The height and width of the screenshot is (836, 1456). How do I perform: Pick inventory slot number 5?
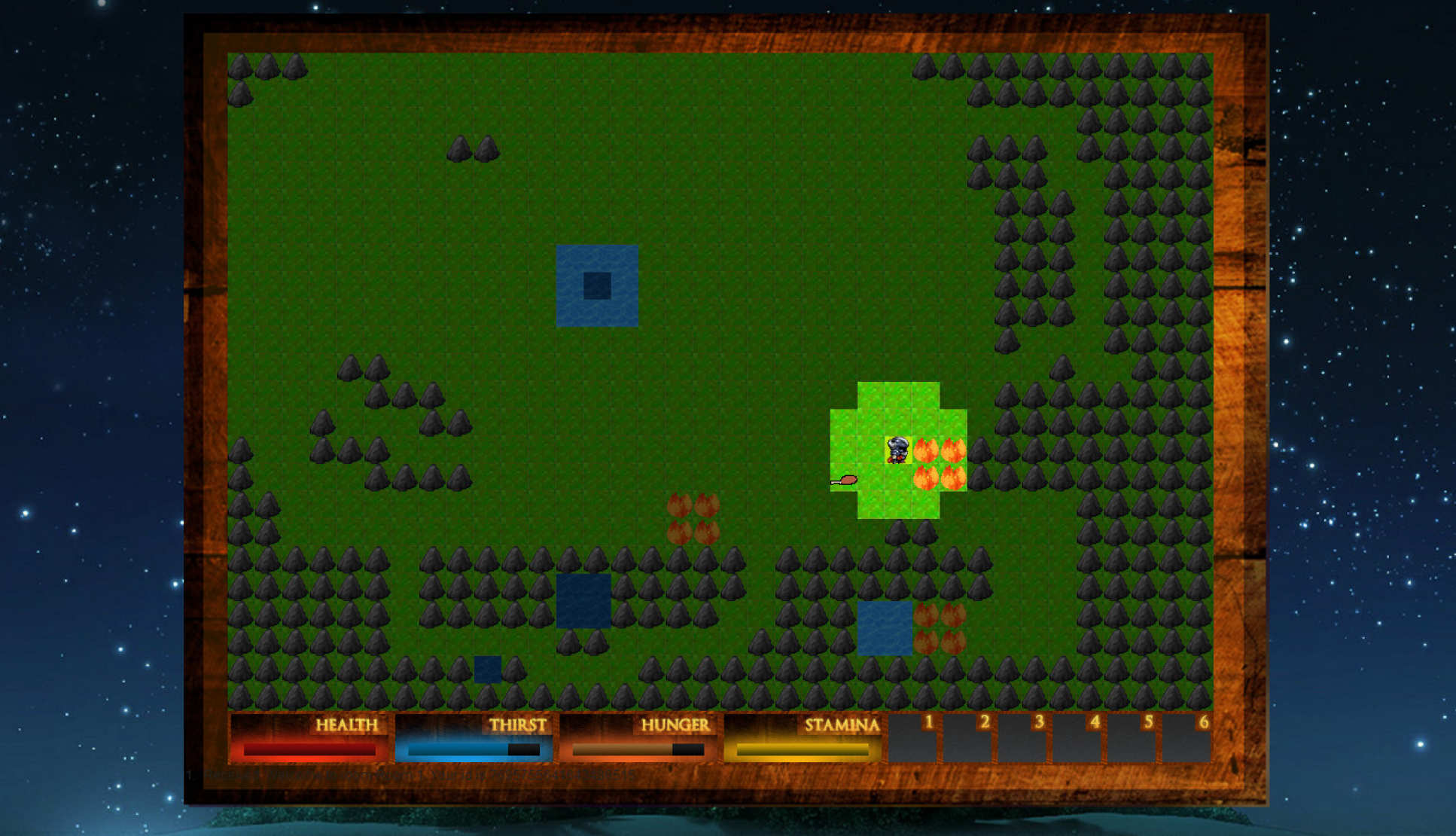click(1132, 738)
